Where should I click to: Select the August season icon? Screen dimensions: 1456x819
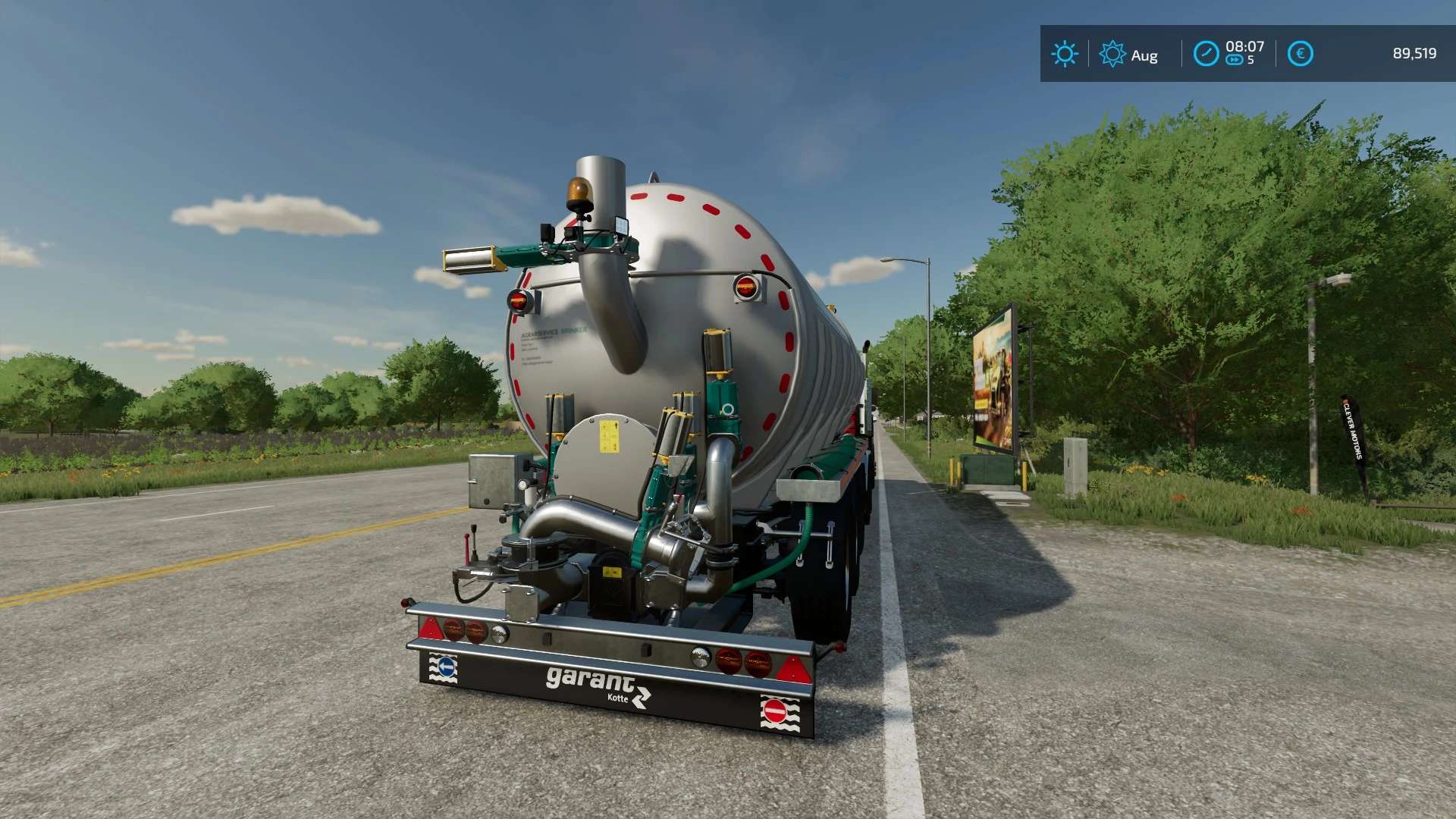[x=1112, y=54]
